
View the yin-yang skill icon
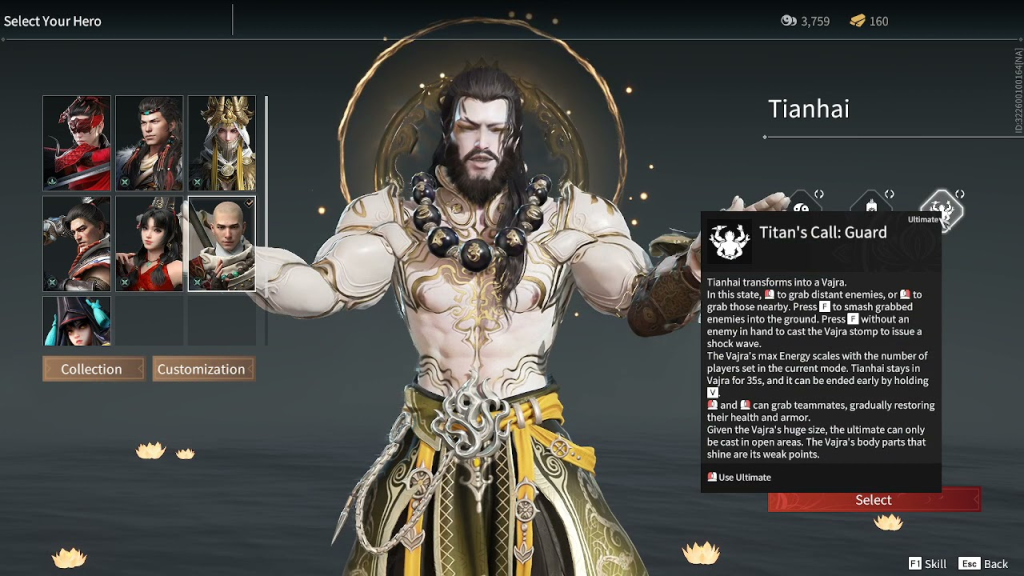(x=803, y=203)
